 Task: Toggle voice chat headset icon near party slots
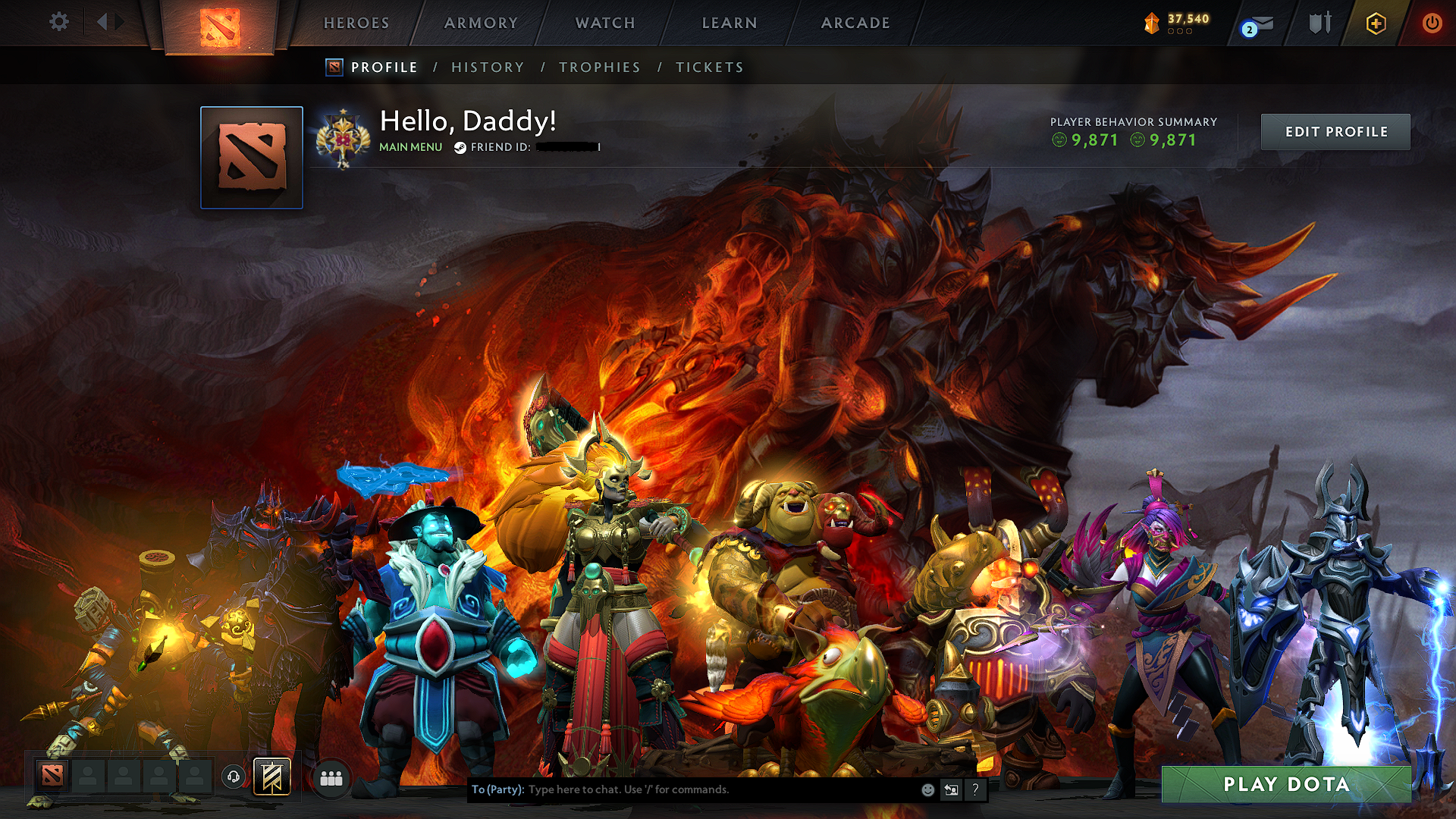233,777
